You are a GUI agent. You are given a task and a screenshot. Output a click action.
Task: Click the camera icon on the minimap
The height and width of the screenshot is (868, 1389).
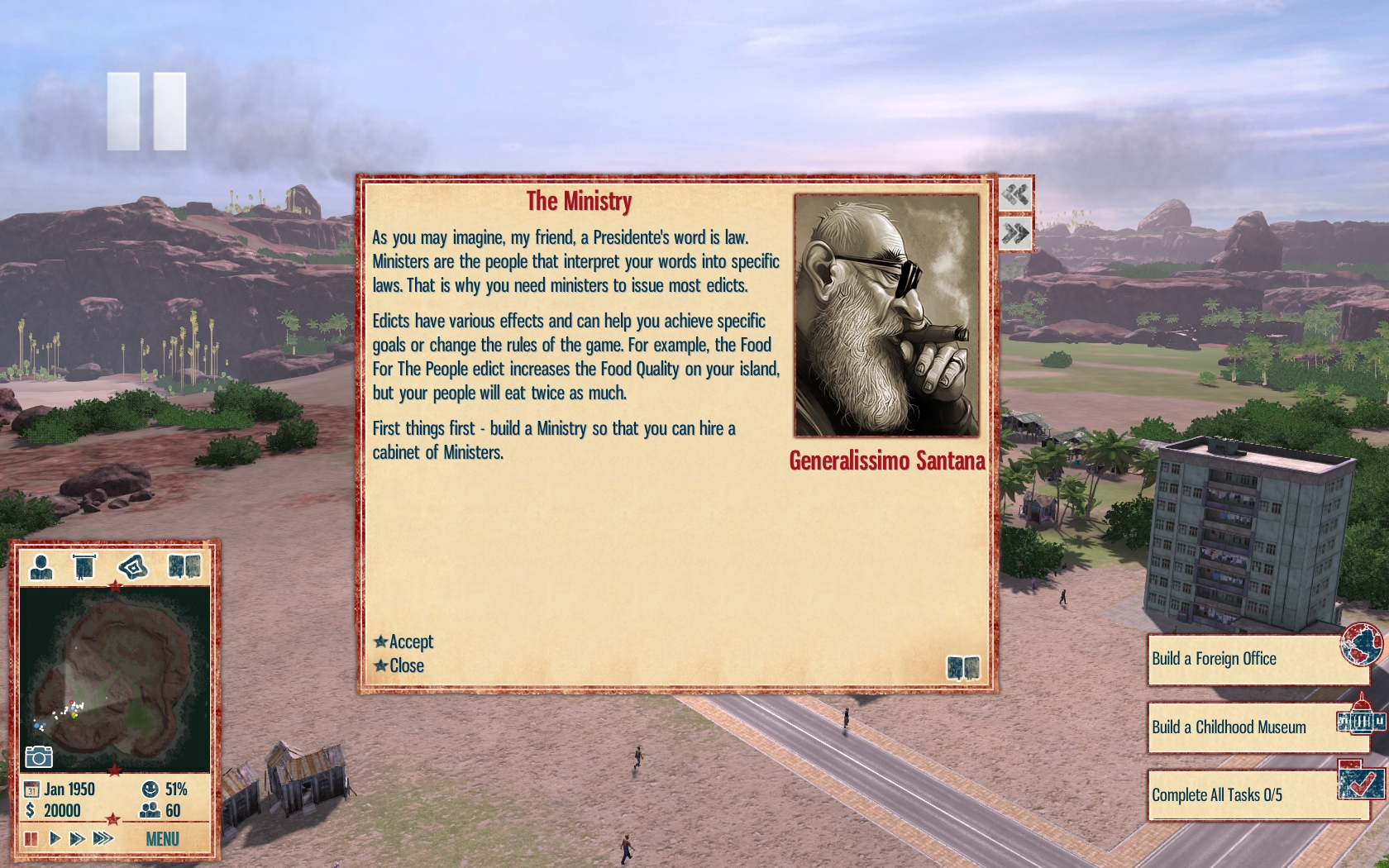[x=39, y=756]
